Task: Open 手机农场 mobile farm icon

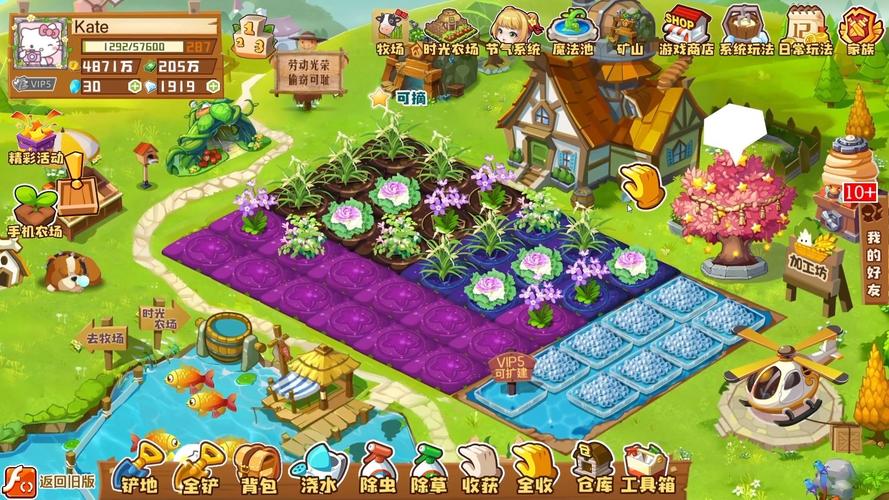Action: pos(35,211)
